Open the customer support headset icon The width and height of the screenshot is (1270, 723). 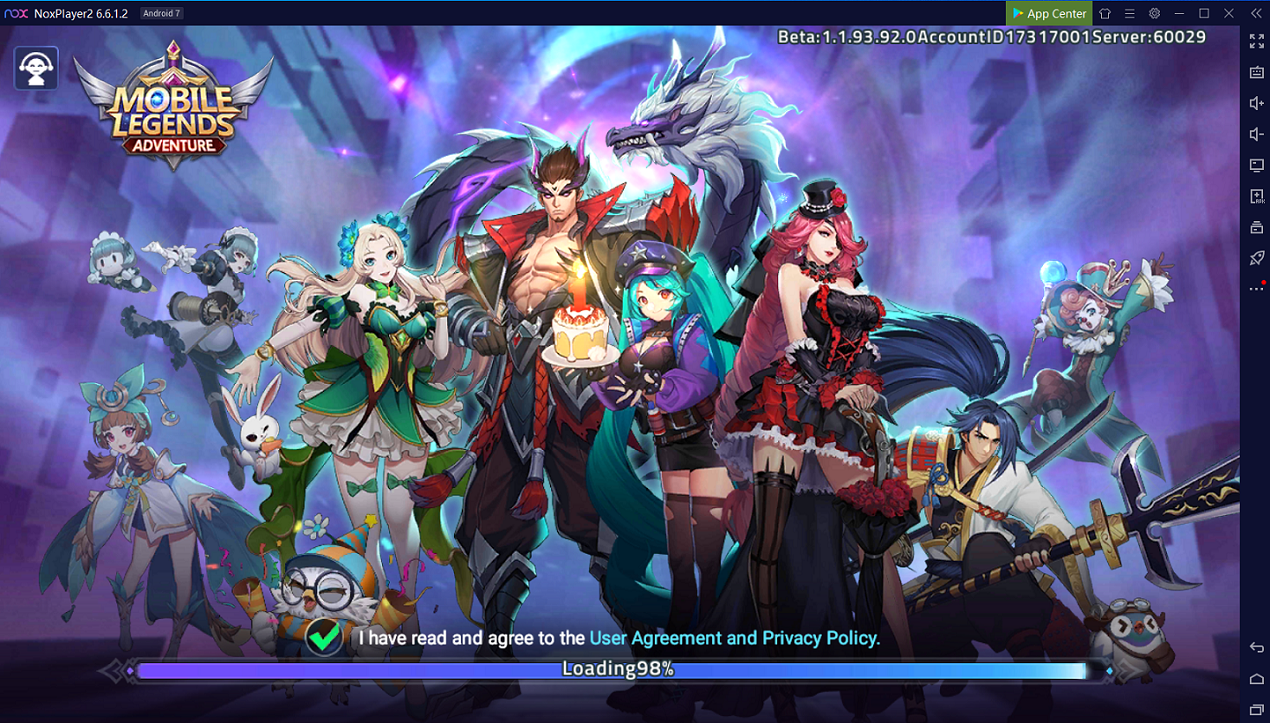pos(36,68)
